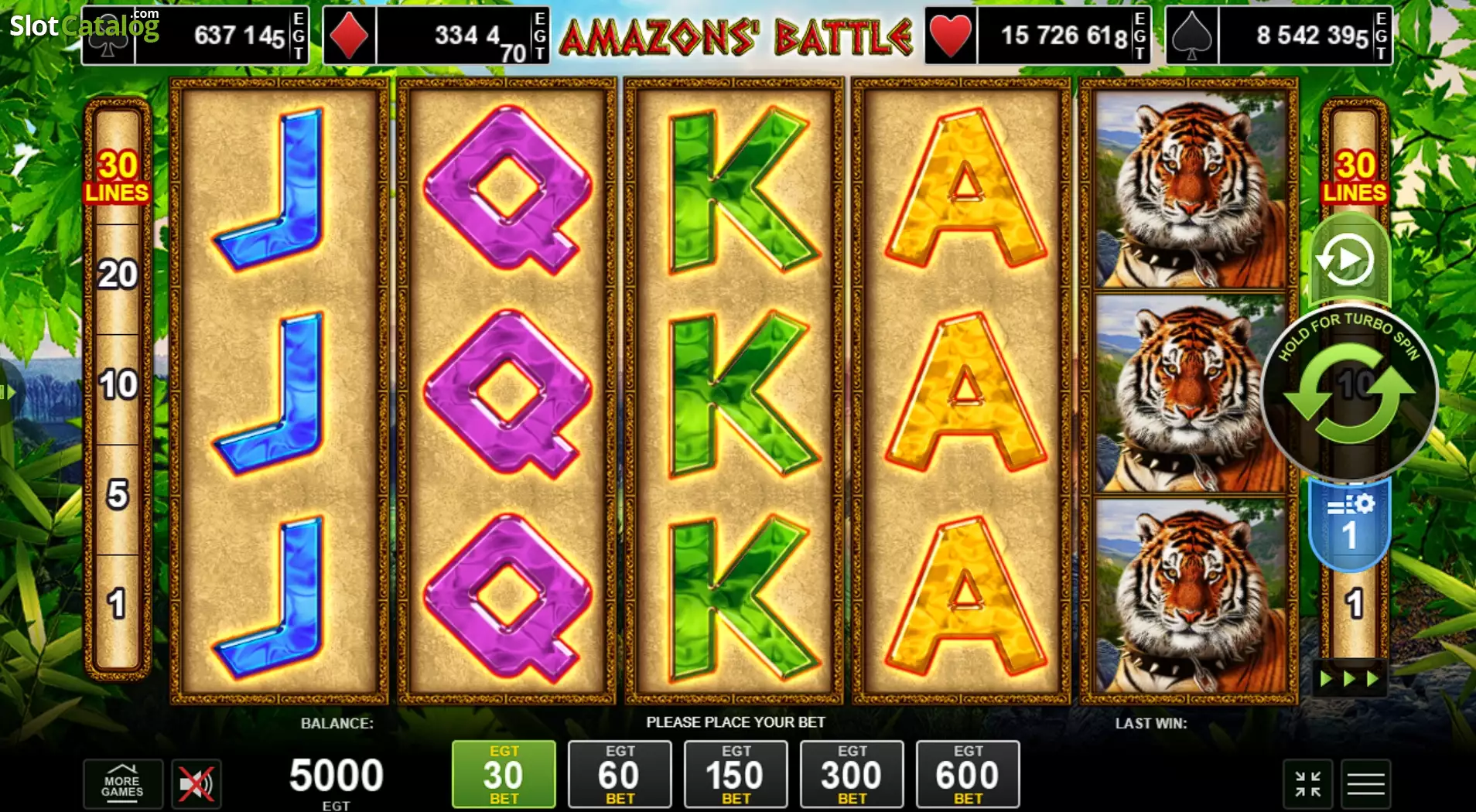Screen dimensions: 1476x812
Task: Pick the 300 EGT bet option
Action: click(851, 774)
